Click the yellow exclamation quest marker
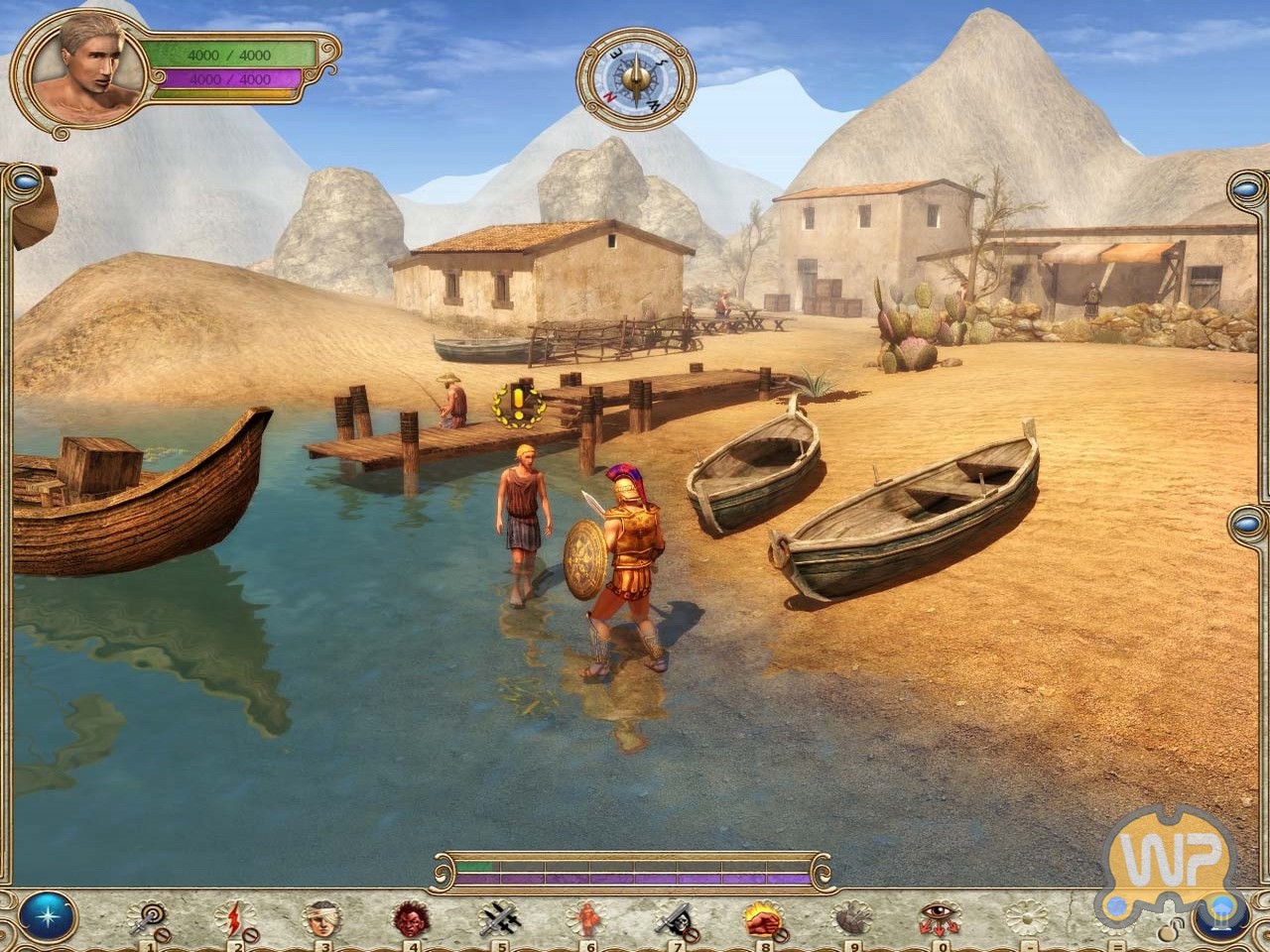This screenshot has width=1270, height=952. coord(517,403)
